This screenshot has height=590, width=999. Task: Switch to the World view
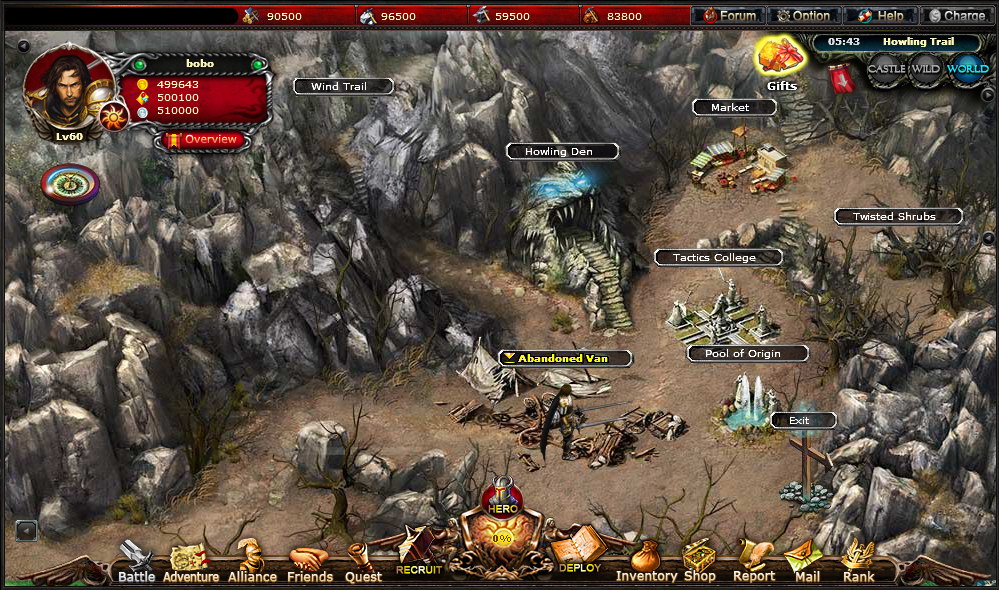coord(967,69)
